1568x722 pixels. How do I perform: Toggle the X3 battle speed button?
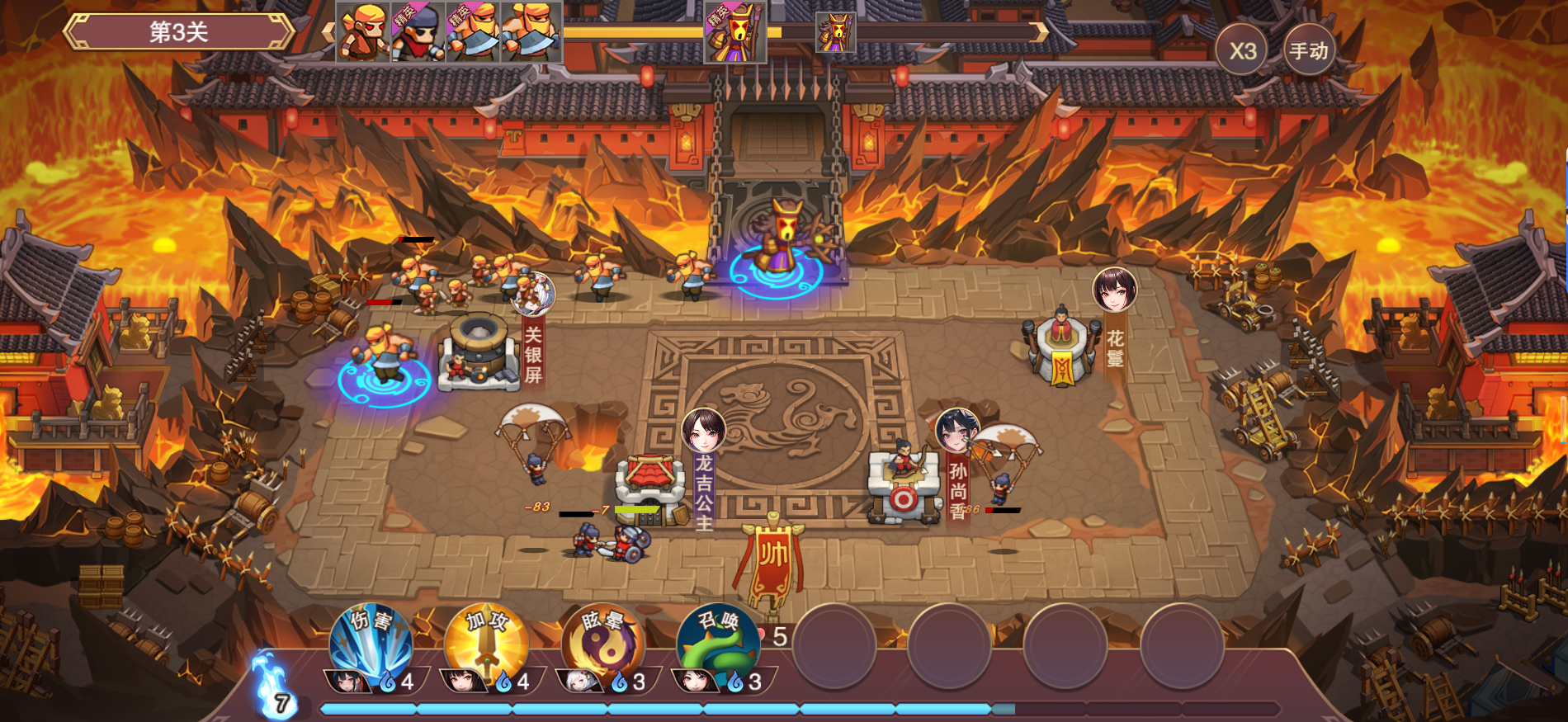1242,51
